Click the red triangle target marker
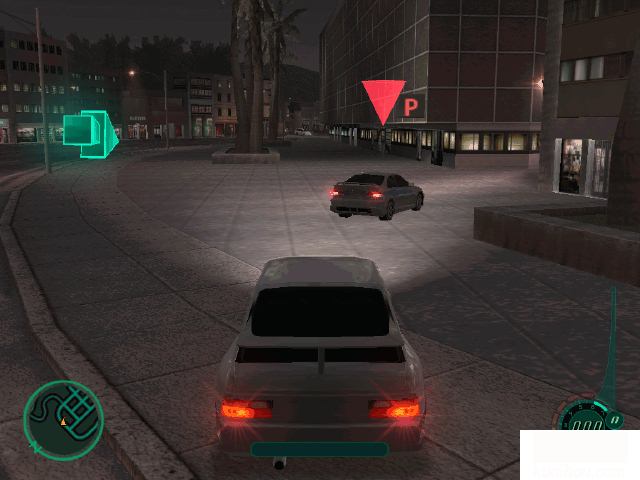The image size is (640, 480). (383, 100)
